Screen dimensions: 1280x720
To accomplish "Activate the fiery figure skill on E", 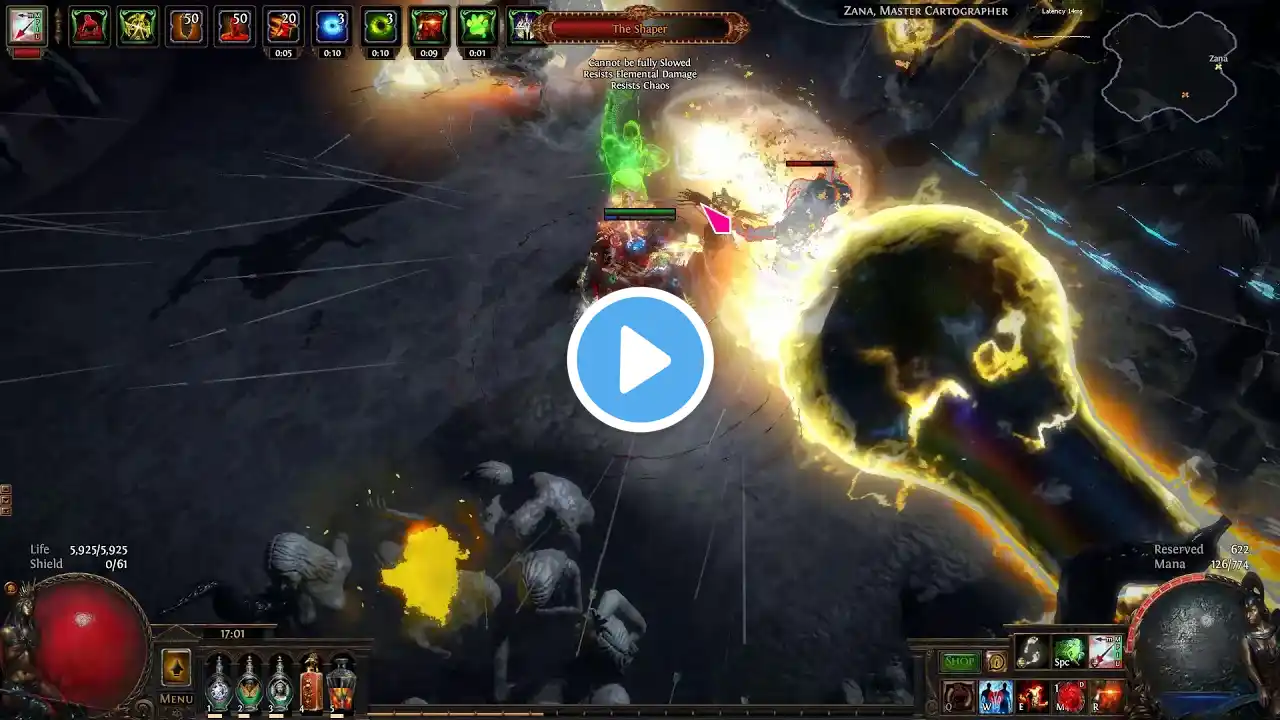I will [1033, 697].
